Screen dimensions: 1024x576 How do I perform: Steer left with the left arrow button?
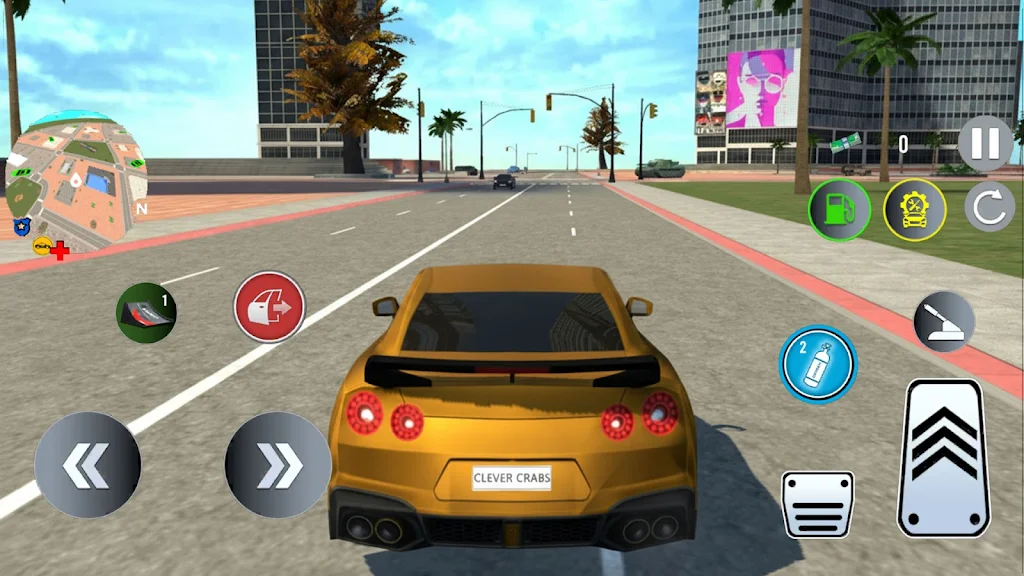(x=87, y=465)
